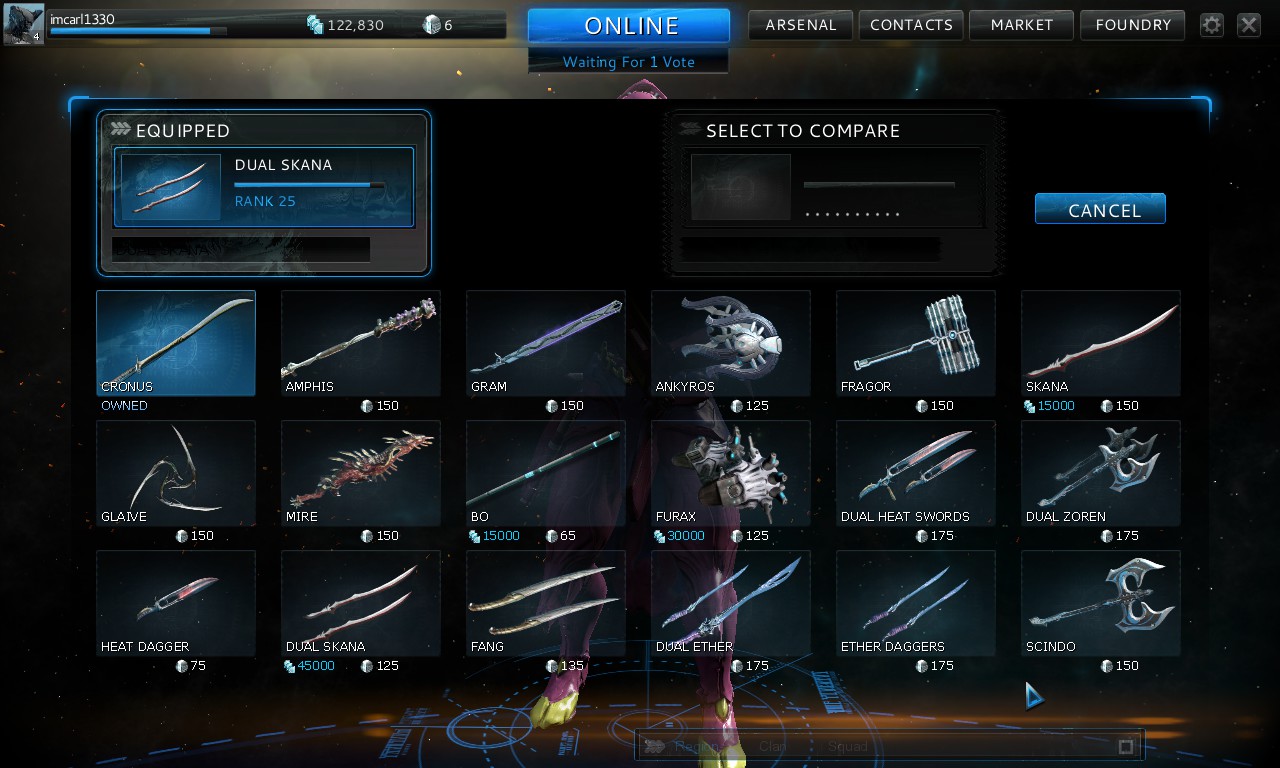Pick the Scindo axe
The width and height of the screenshot is (1280, 768).
coord(1101,603)
